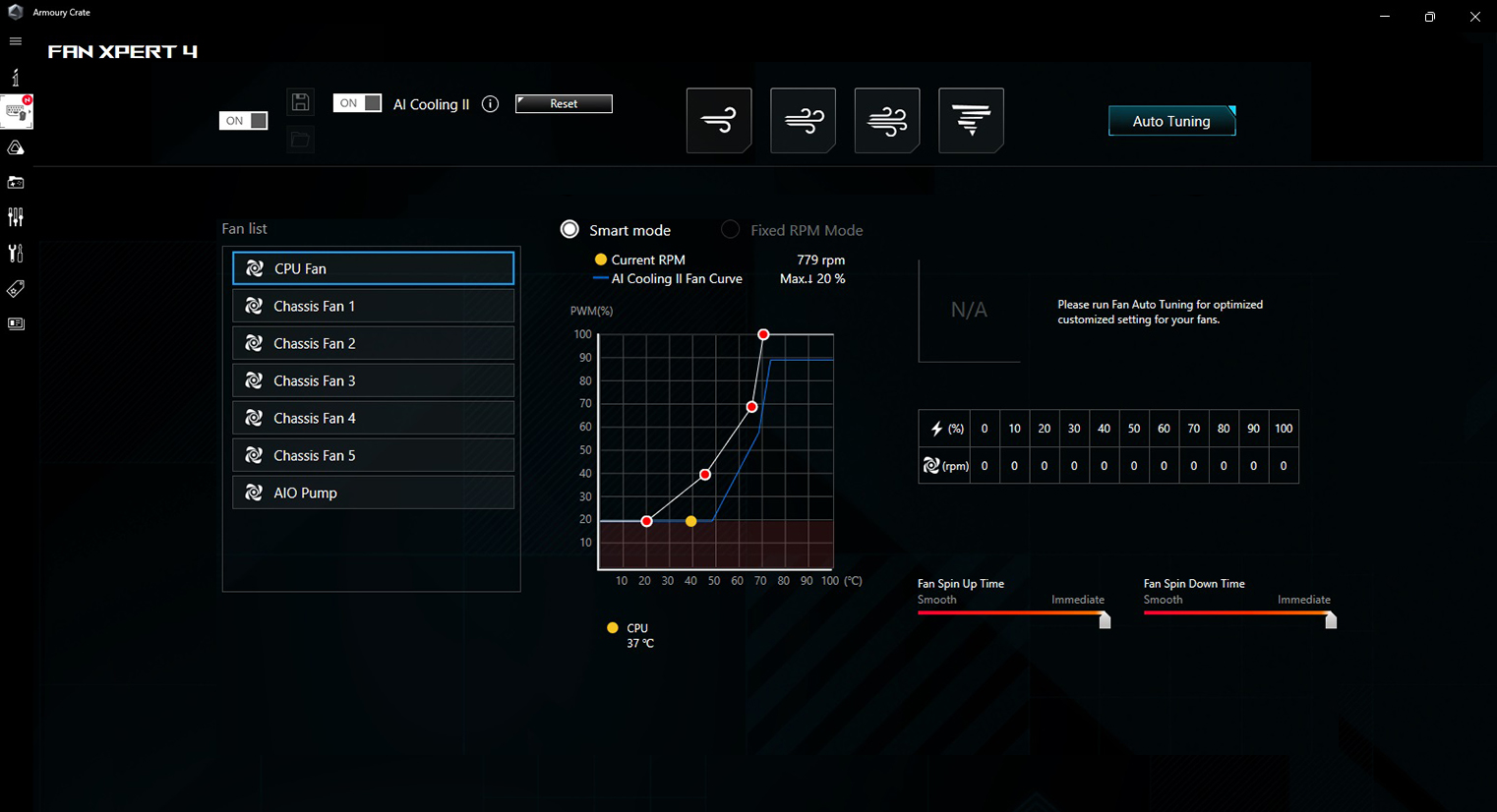Save the fan profile with floppy icon
Image resolution: width=1497 pixels, height=812 pixels.
300,102
